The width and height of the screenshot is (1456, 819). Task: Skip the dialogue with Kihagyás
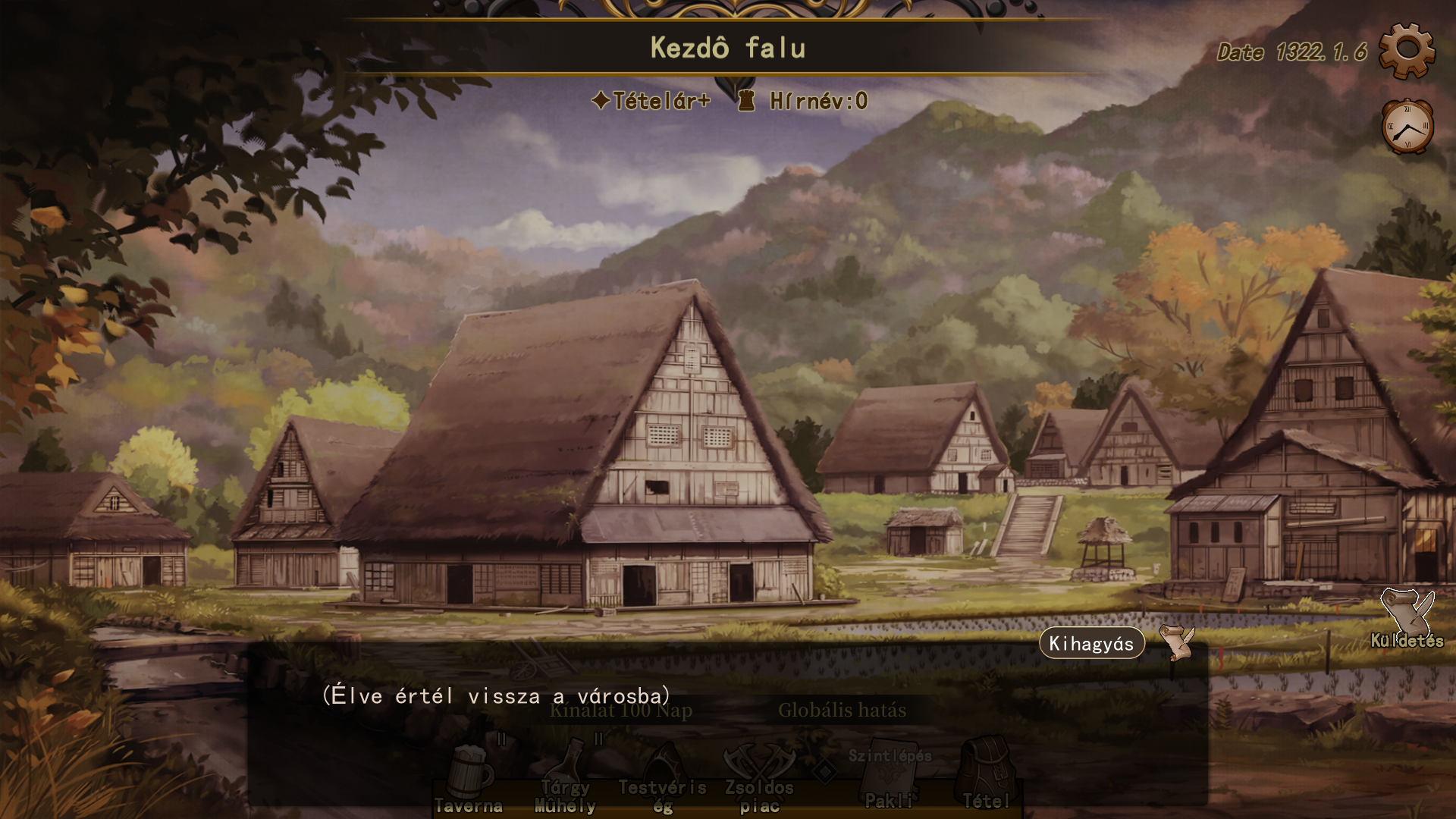(x=1091, y=644)
